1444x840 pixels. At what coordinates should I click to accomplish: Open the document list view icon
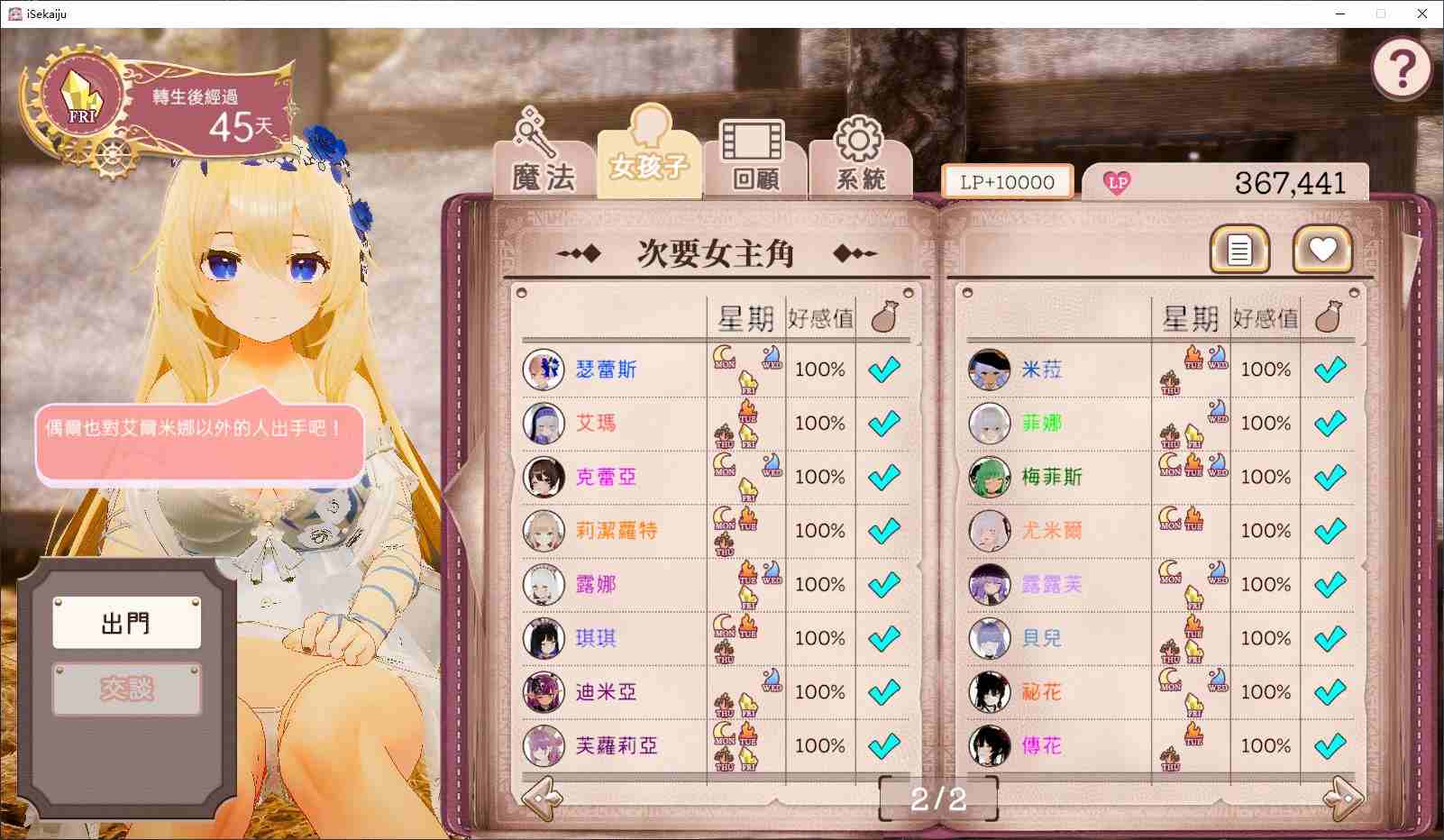(1238, 250)
